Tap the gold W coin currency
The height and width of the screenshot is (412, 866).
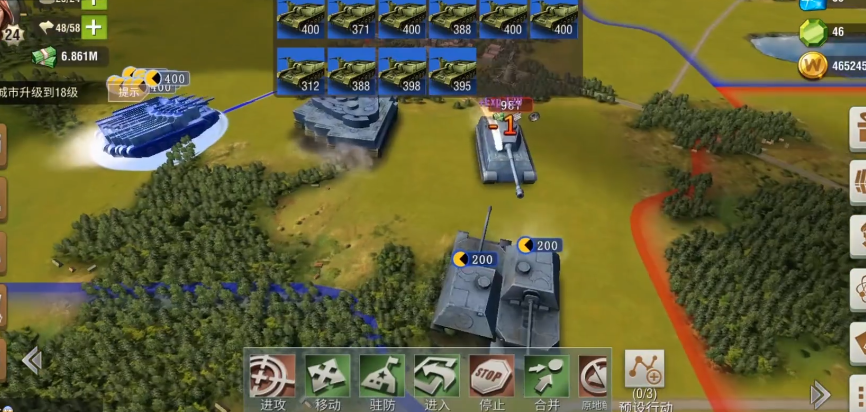814,66
